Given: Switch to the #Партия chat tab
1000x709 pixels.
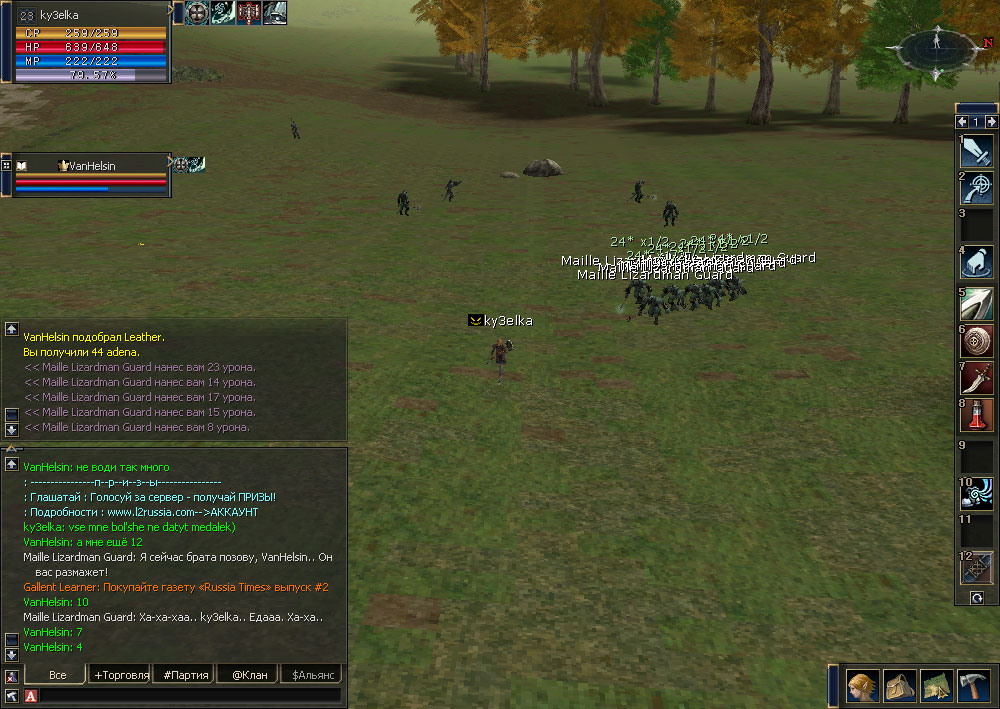Looking at the screenshot, I should [x=186, y=675].
